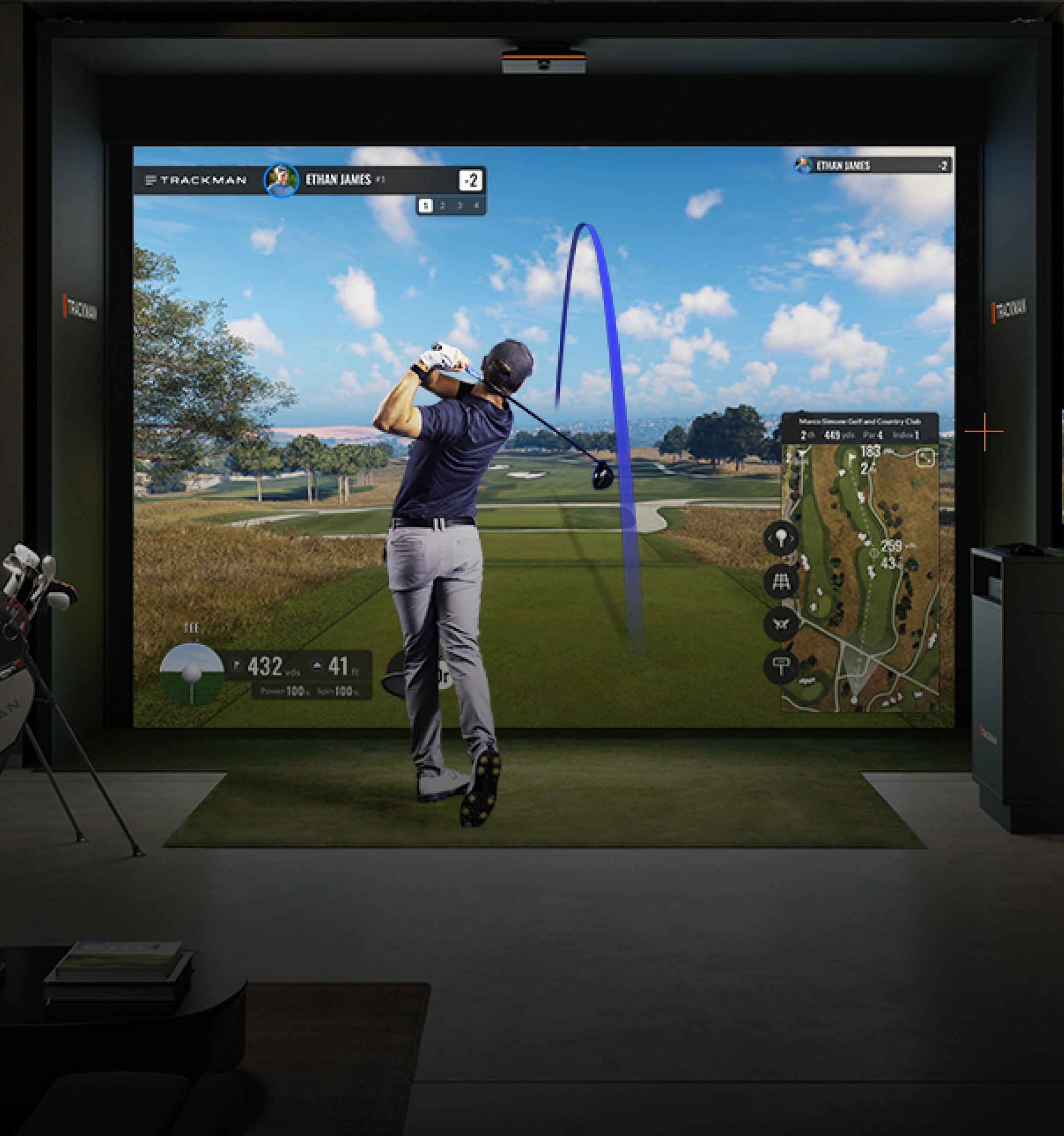Click the course info header above the minimap
This screenshot has height=1136, width=1064.
859,428
